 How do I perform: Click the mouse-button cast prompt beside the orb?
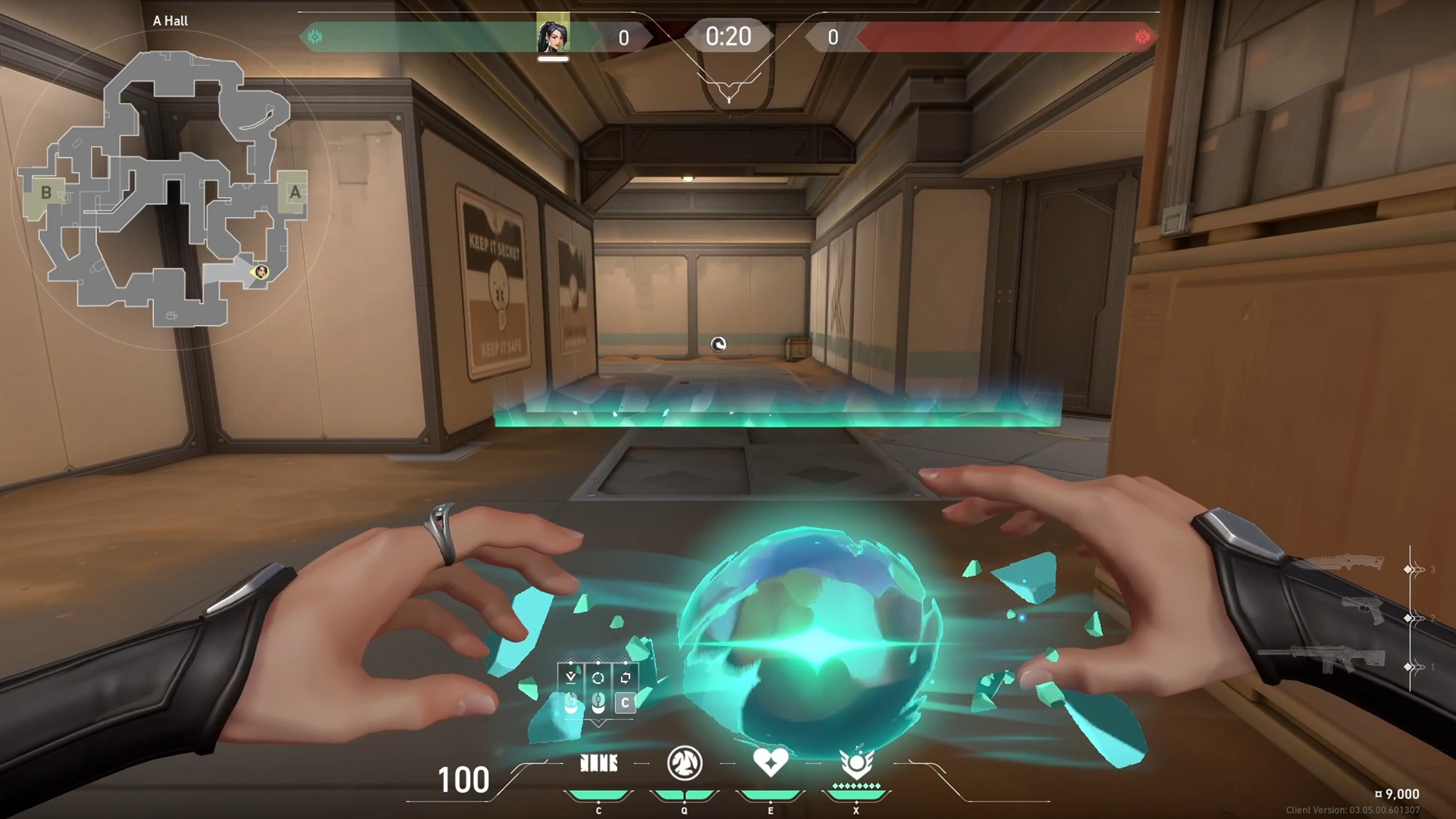[570, 704]
